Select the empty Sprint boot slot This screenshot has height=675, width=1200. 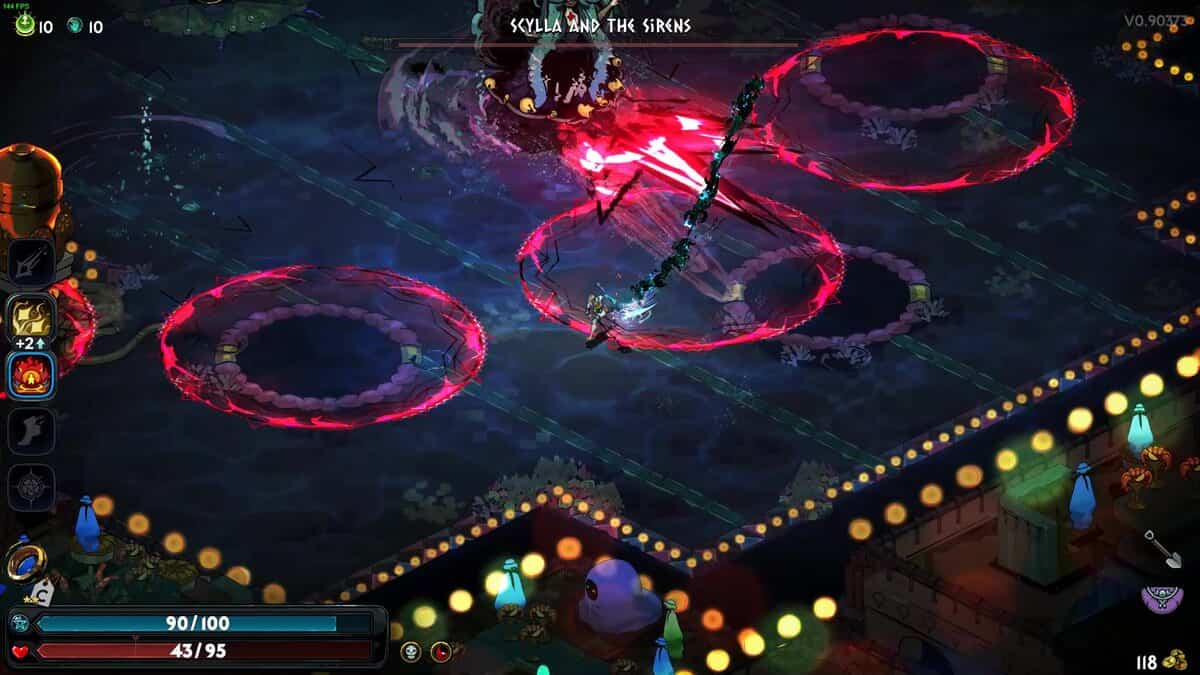(31, 431)
